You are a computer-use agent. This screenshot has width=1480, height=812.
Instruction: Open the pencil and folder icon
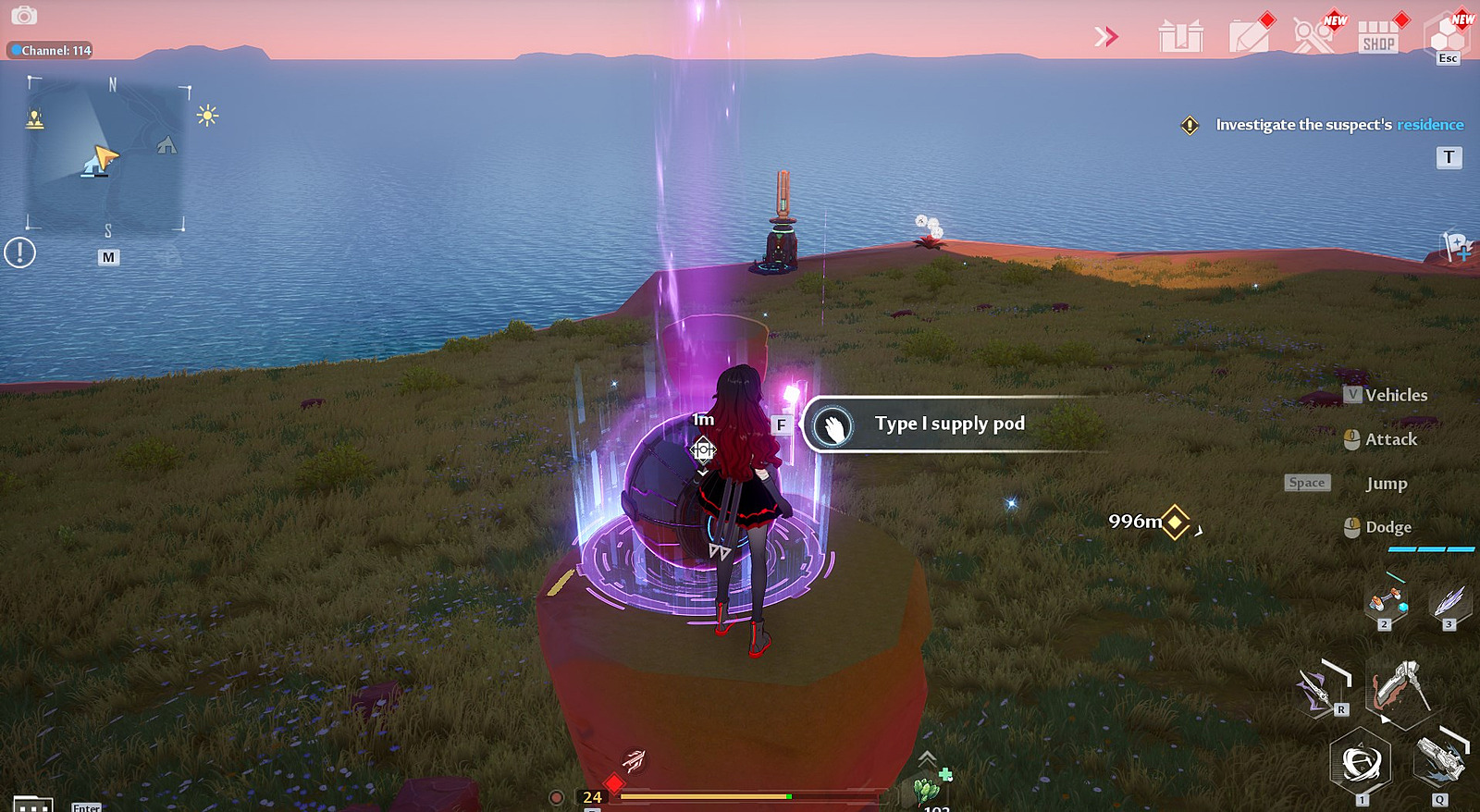[x=1250, y=37]
